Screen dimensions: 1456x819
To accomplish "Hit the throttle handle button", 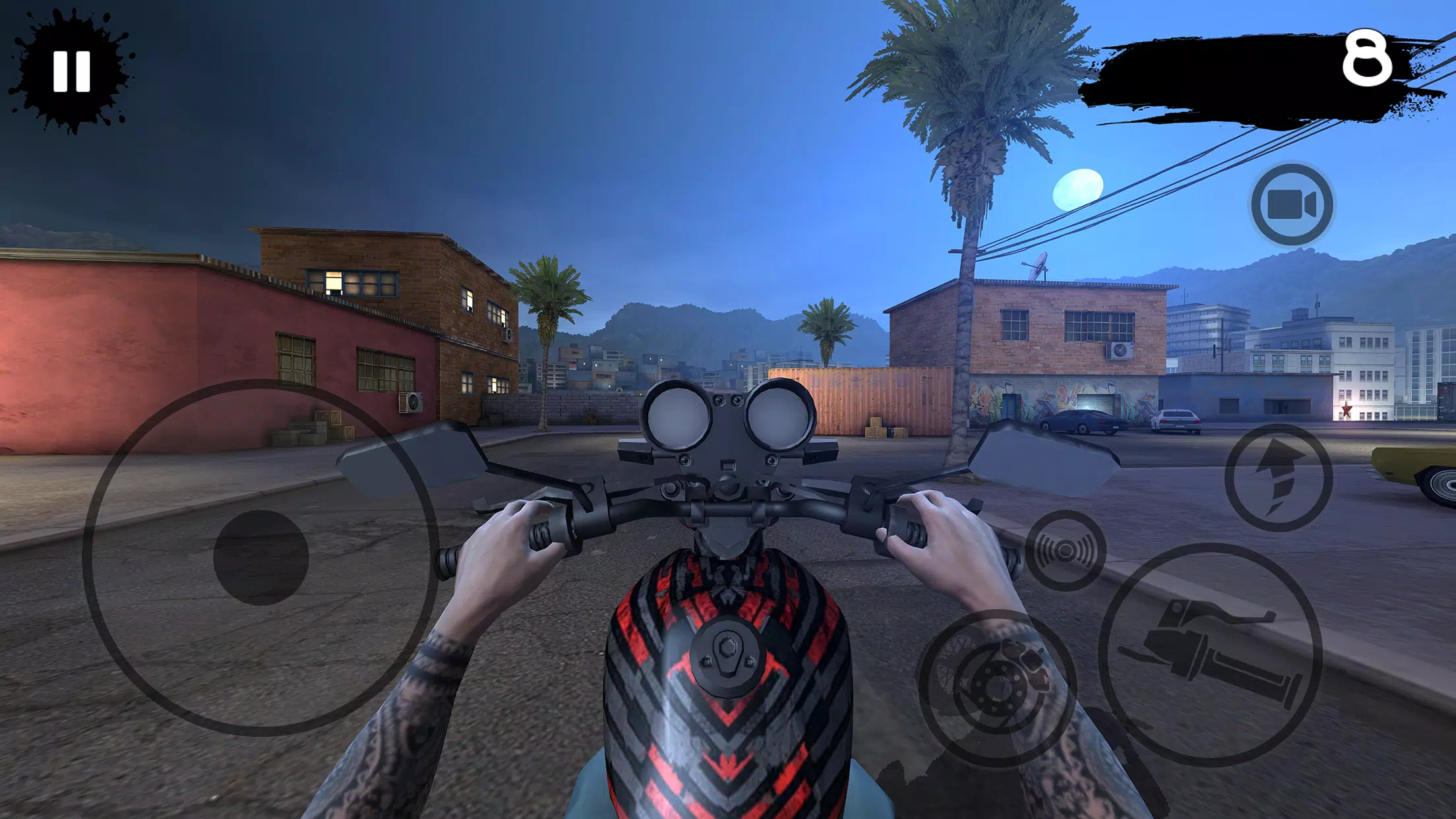I will 1210,654.
